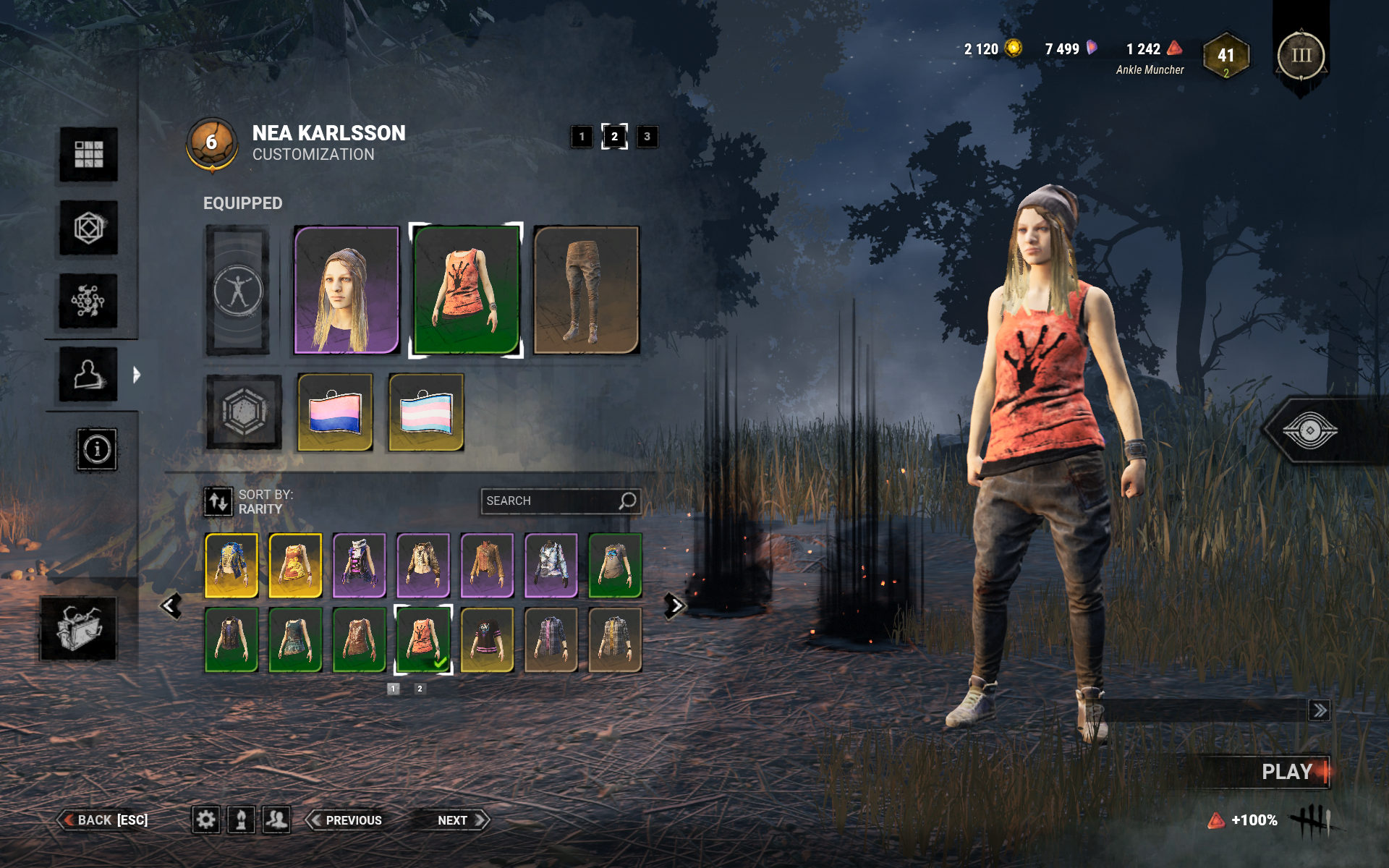The height and width of the screenshot is (868, 1389).
Task: Switch to loadout preset 1
Action: [x=582, y=137]
